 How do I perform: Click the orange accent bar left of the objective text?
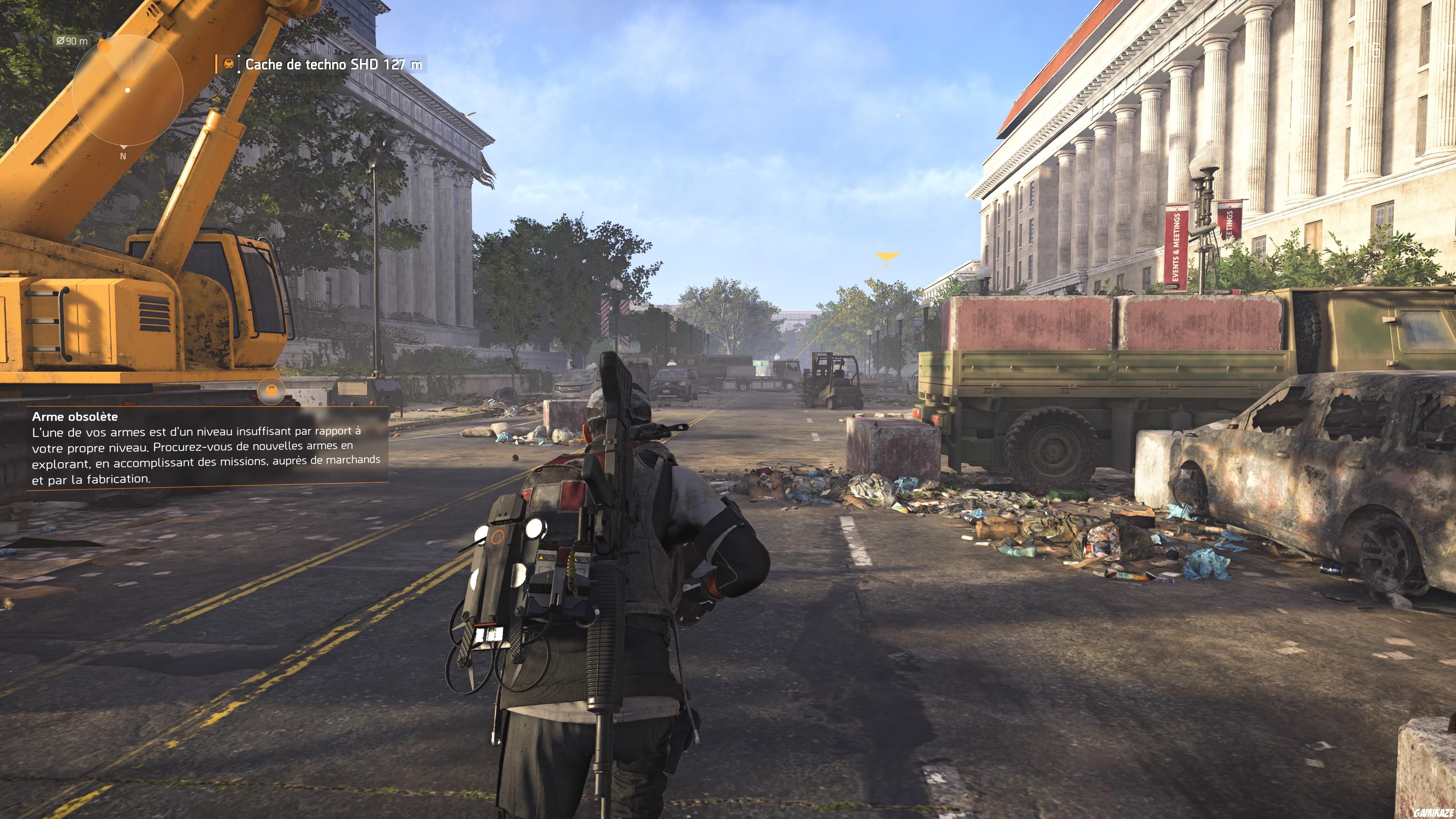tap(217, 64)
